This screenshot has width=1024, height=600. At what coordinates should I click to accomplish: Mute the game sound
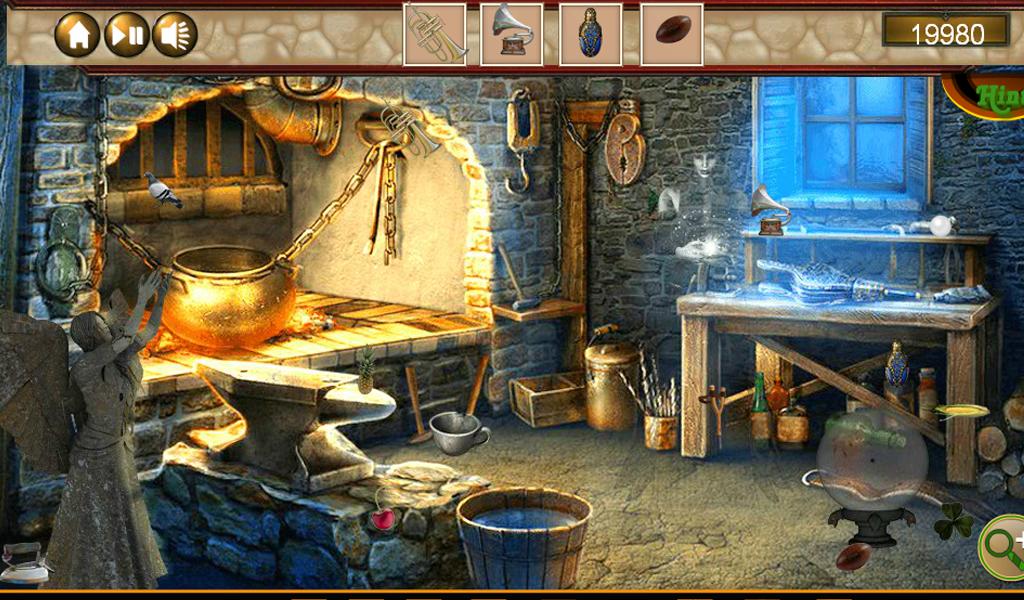174,36
